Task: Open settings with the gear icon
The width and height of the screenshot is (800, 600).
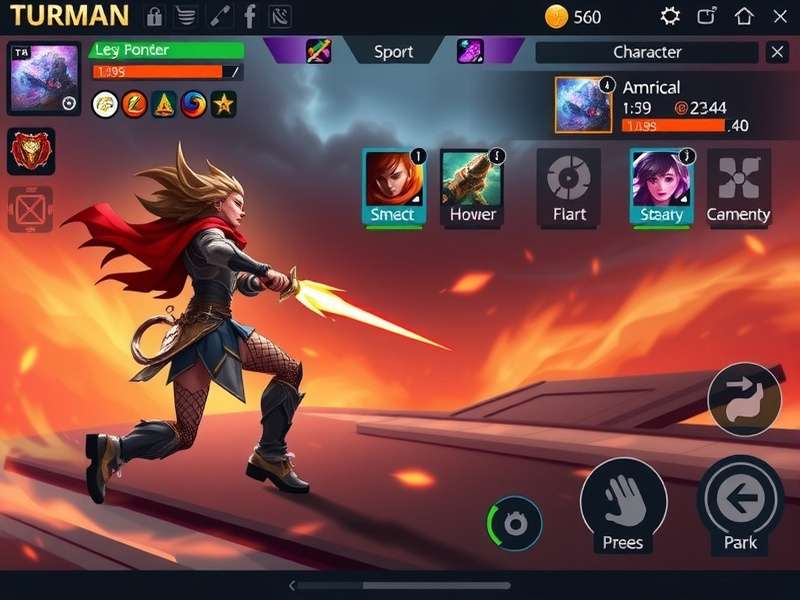Action: tap(670, 16)
